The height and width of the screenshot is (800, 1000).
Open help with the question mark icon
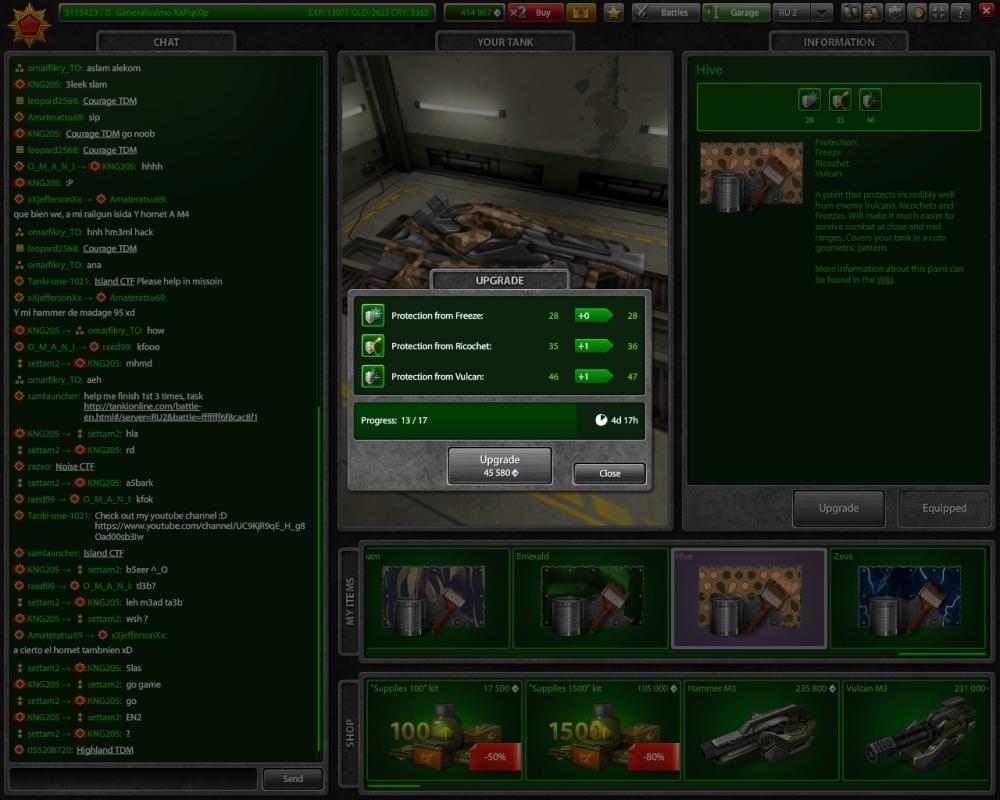[960, 13]
